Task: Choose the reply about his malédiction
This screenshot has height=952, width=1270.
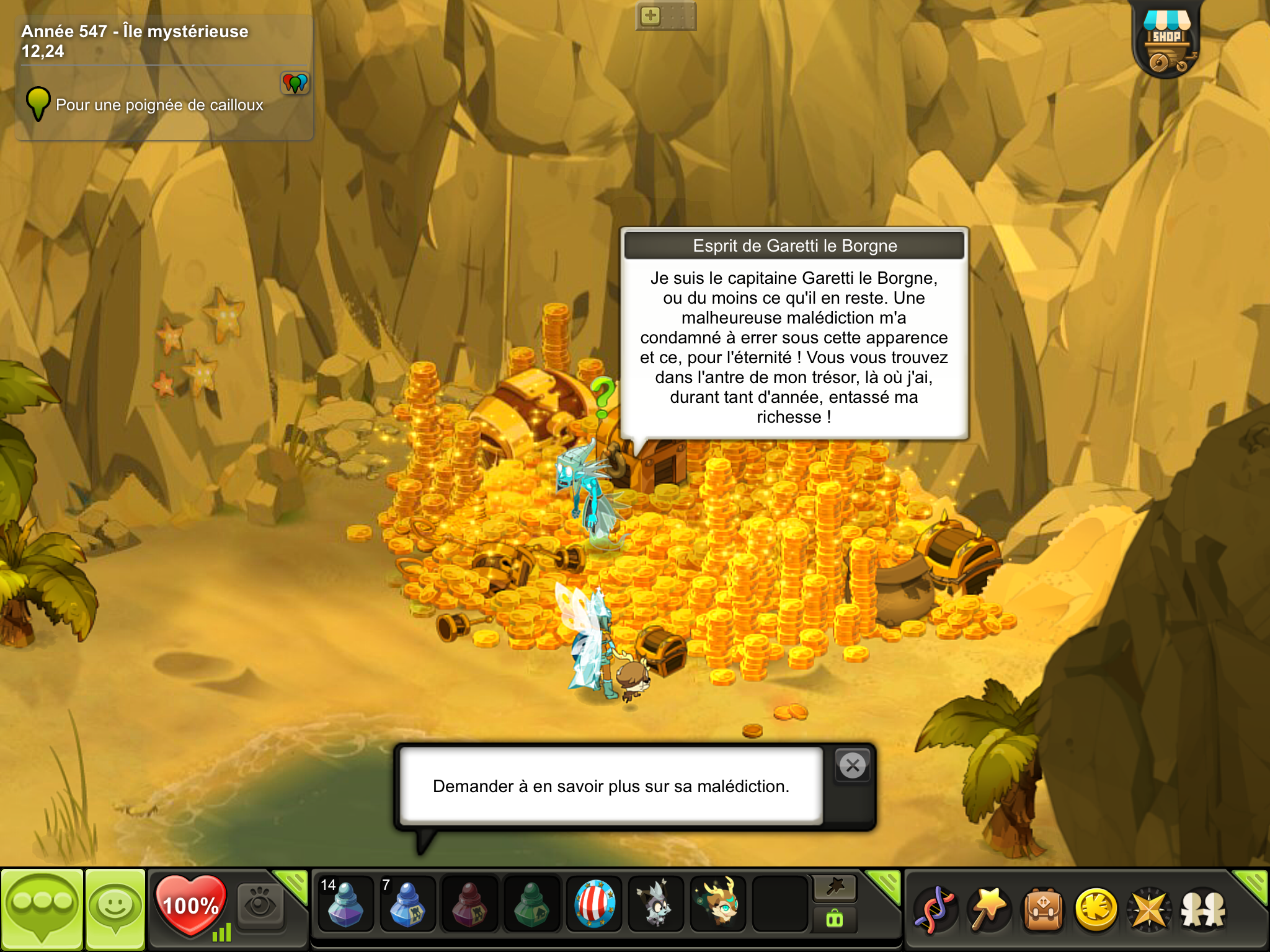Action: coord(611,786)
